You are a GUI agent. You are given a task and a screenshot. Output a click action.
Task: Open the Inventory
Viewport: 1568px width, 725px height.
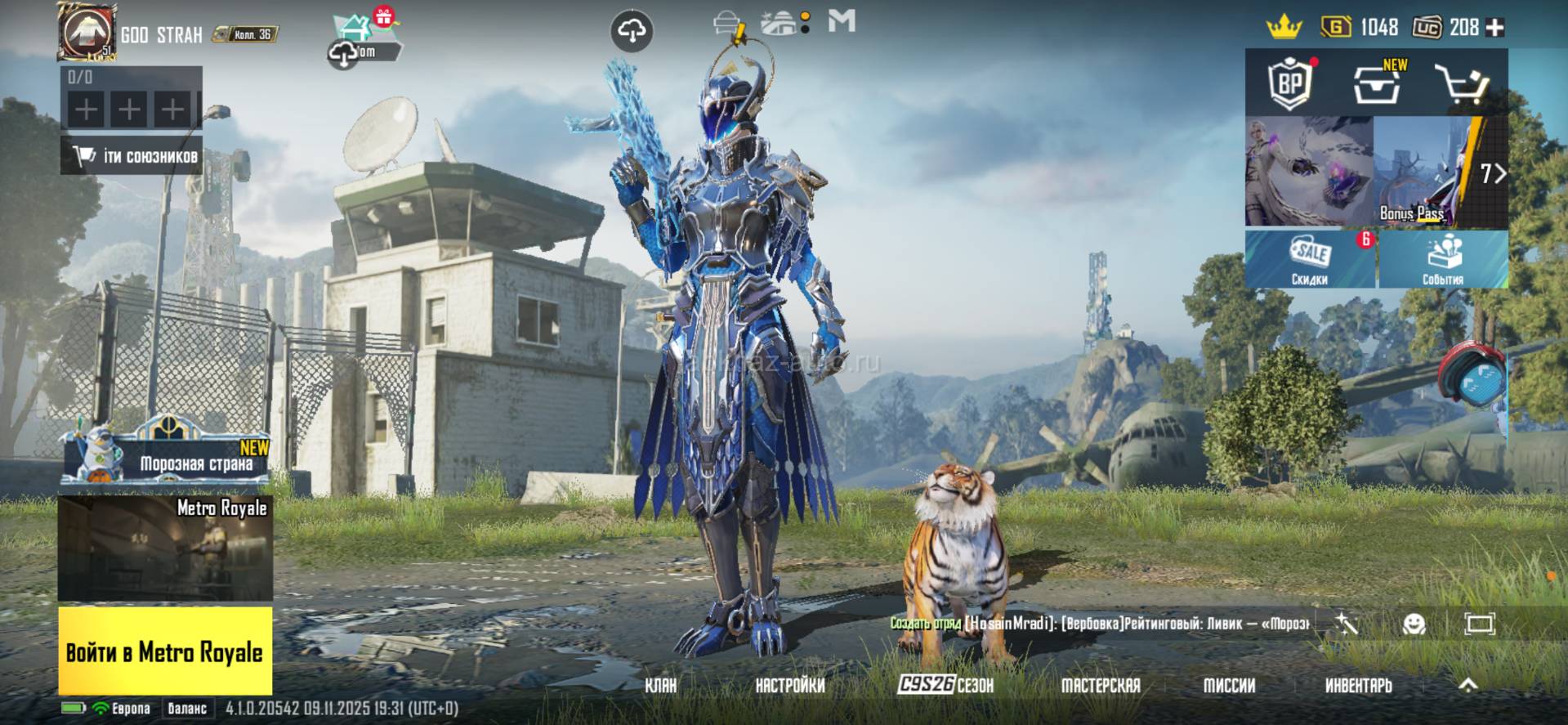(x=1358, y=686)
